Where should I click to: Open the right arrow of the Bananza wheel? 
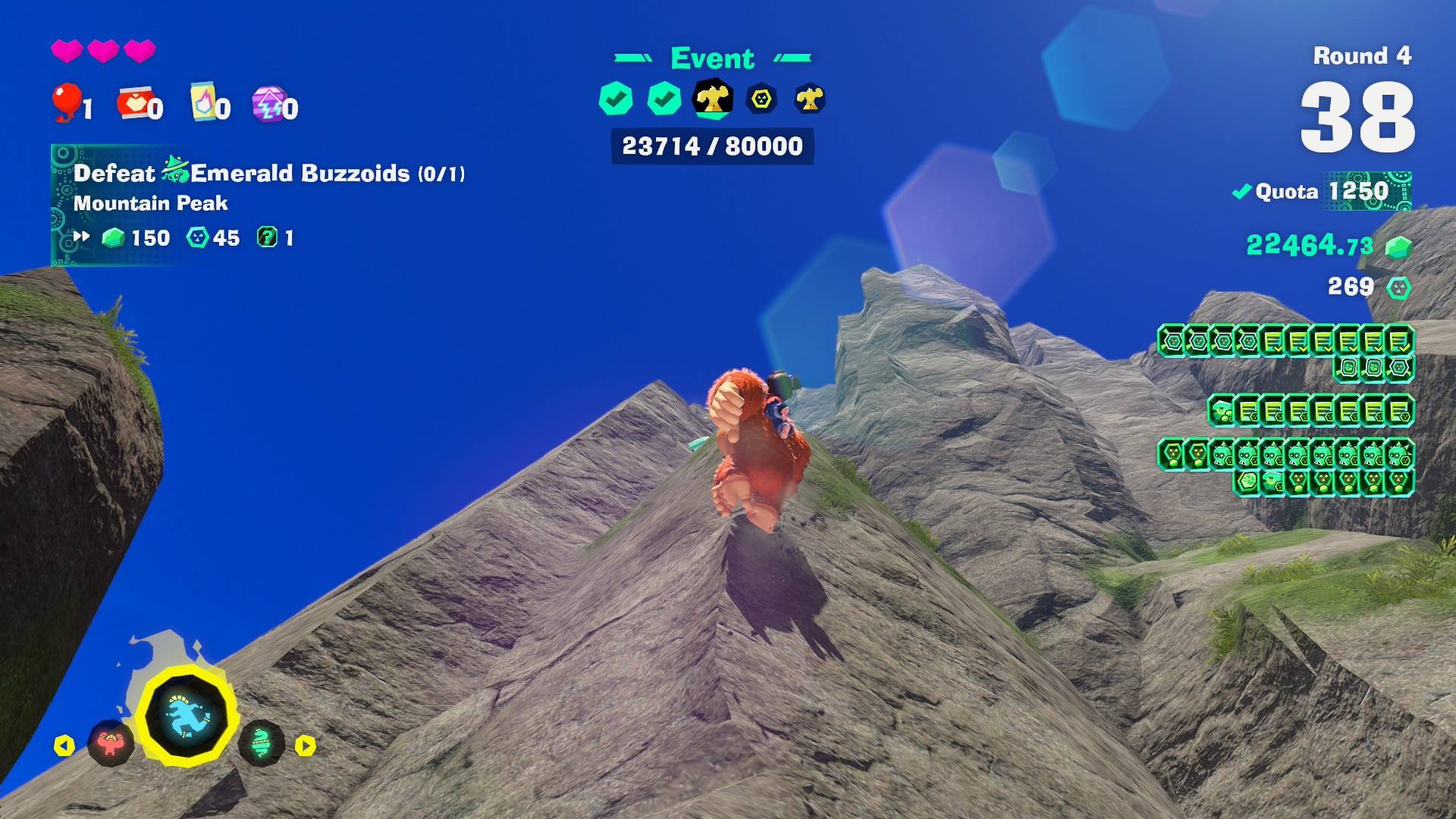tap(307, 745)
